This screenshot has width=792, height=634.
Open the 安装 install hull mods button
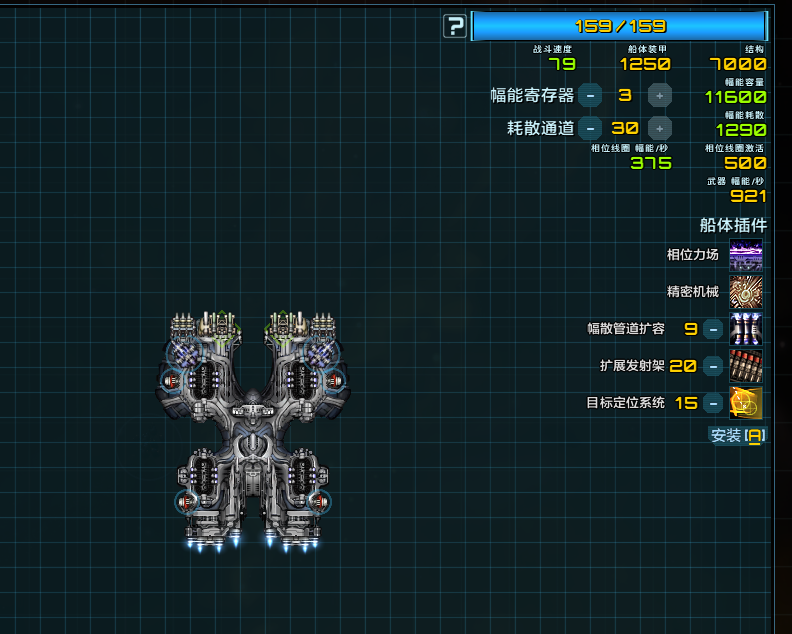738,435
